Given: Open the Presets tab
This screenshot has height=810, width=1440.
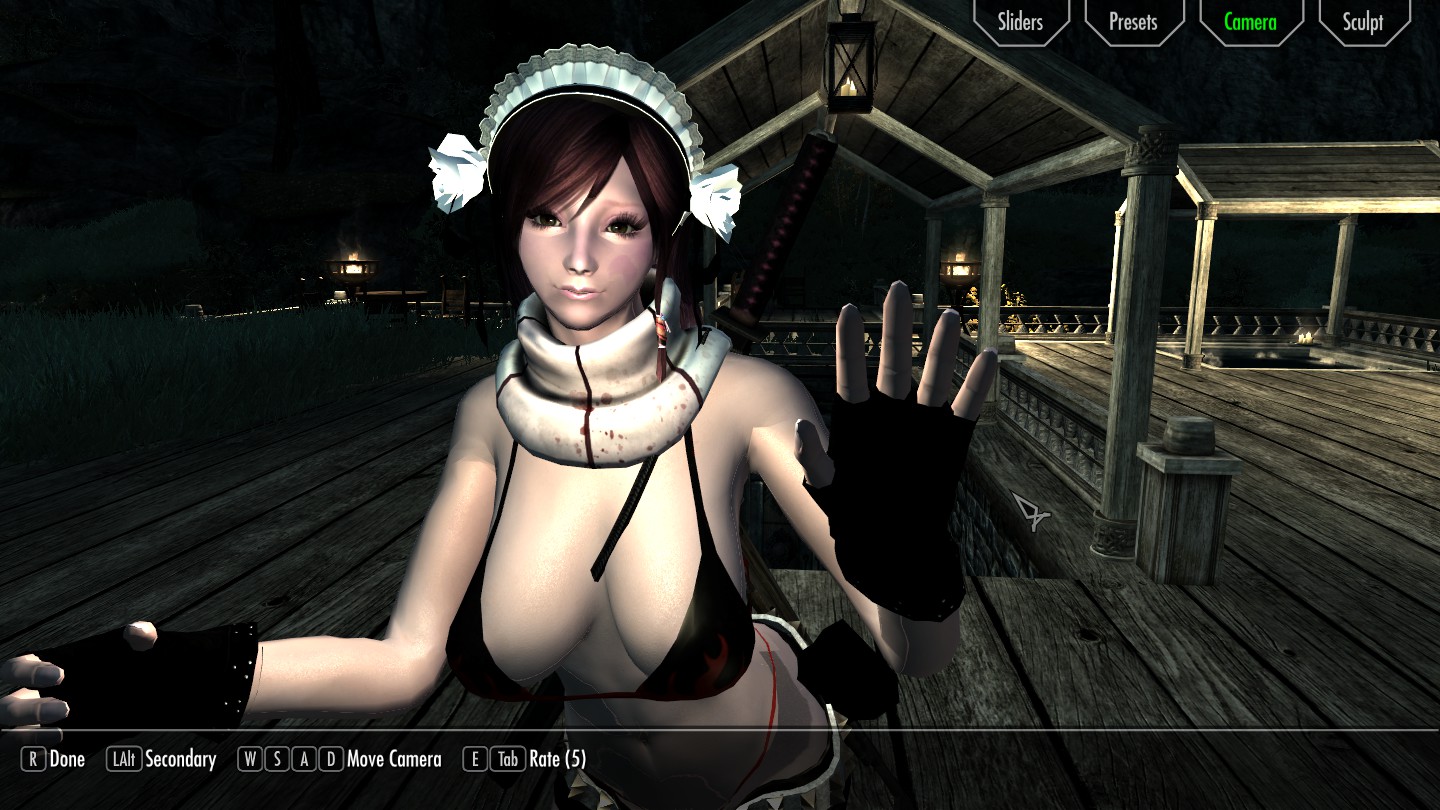Looking at the screenshot, I should tap(1133, 21).
